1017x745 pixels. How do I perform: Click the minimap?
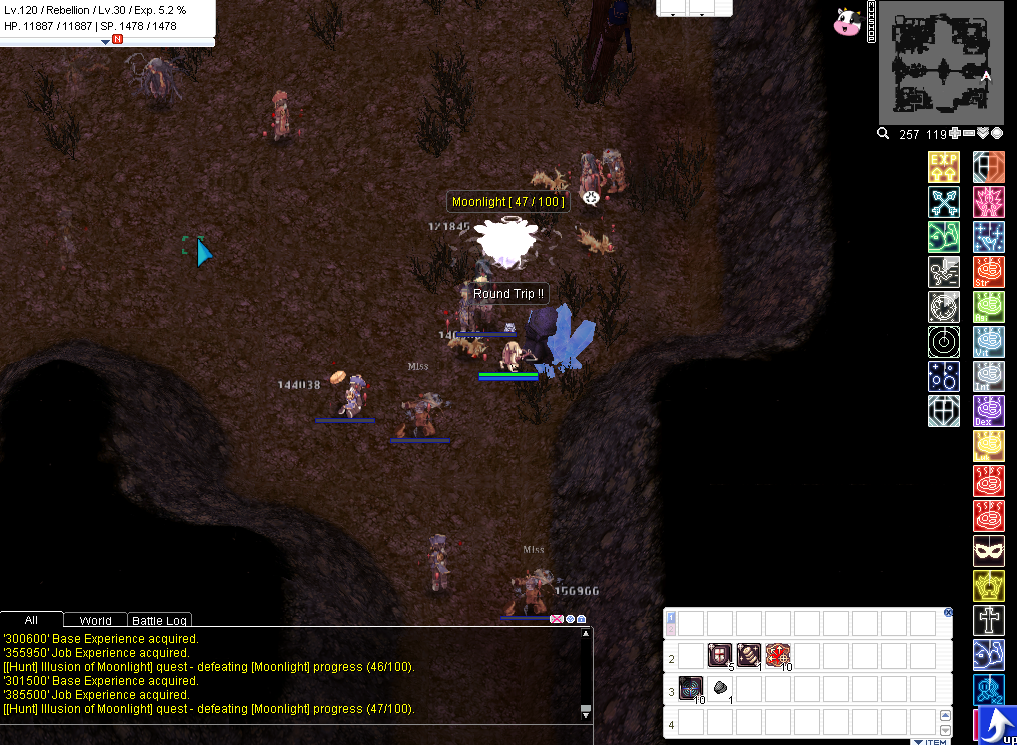click(x=941, y=60)
